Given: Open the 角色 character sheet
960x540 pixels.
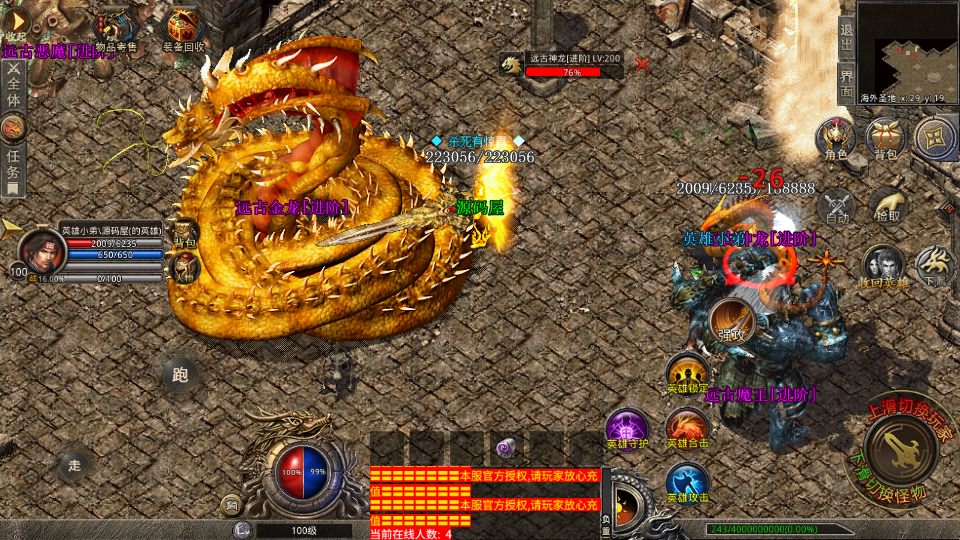Looking at the screenshot, I should click(x=835, y=138).
